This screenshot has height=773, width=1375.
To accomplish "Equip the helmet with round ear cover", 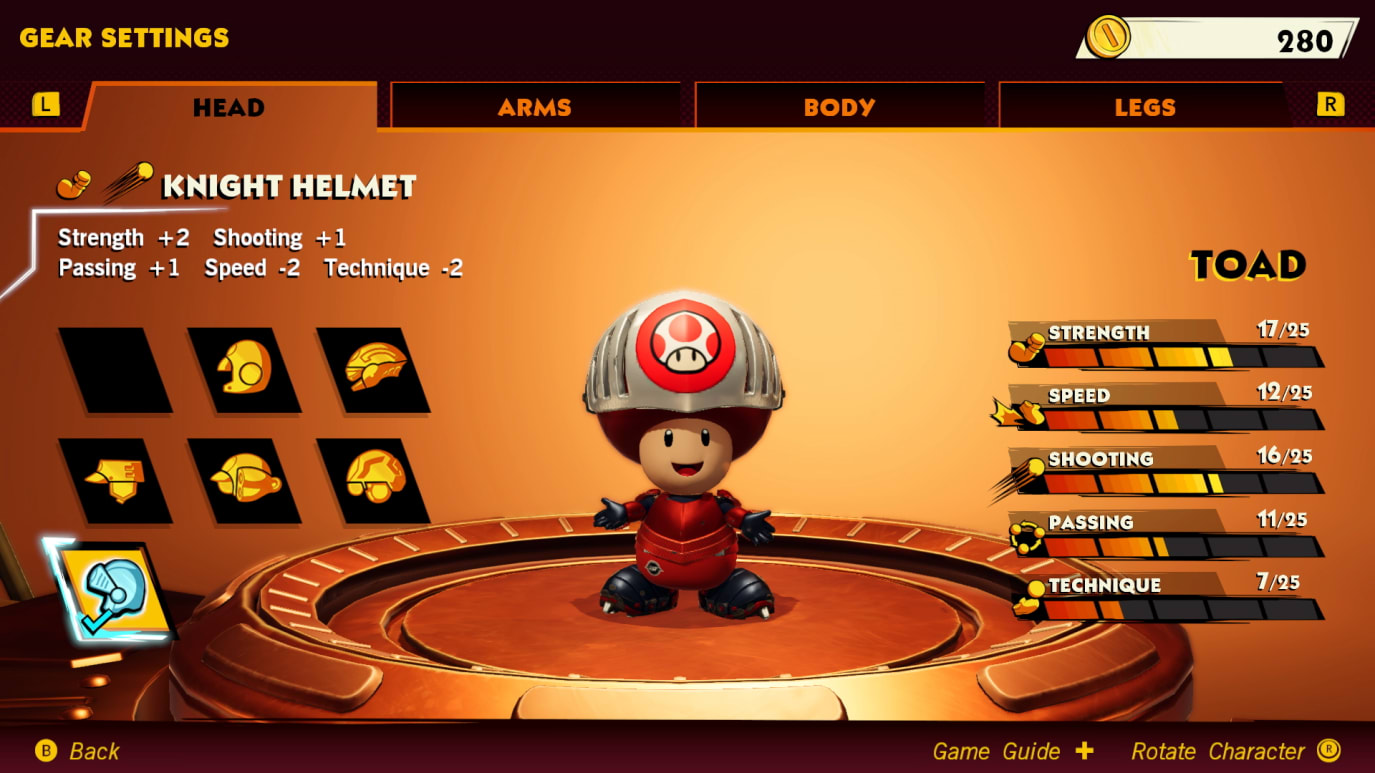I will [244, 370].
